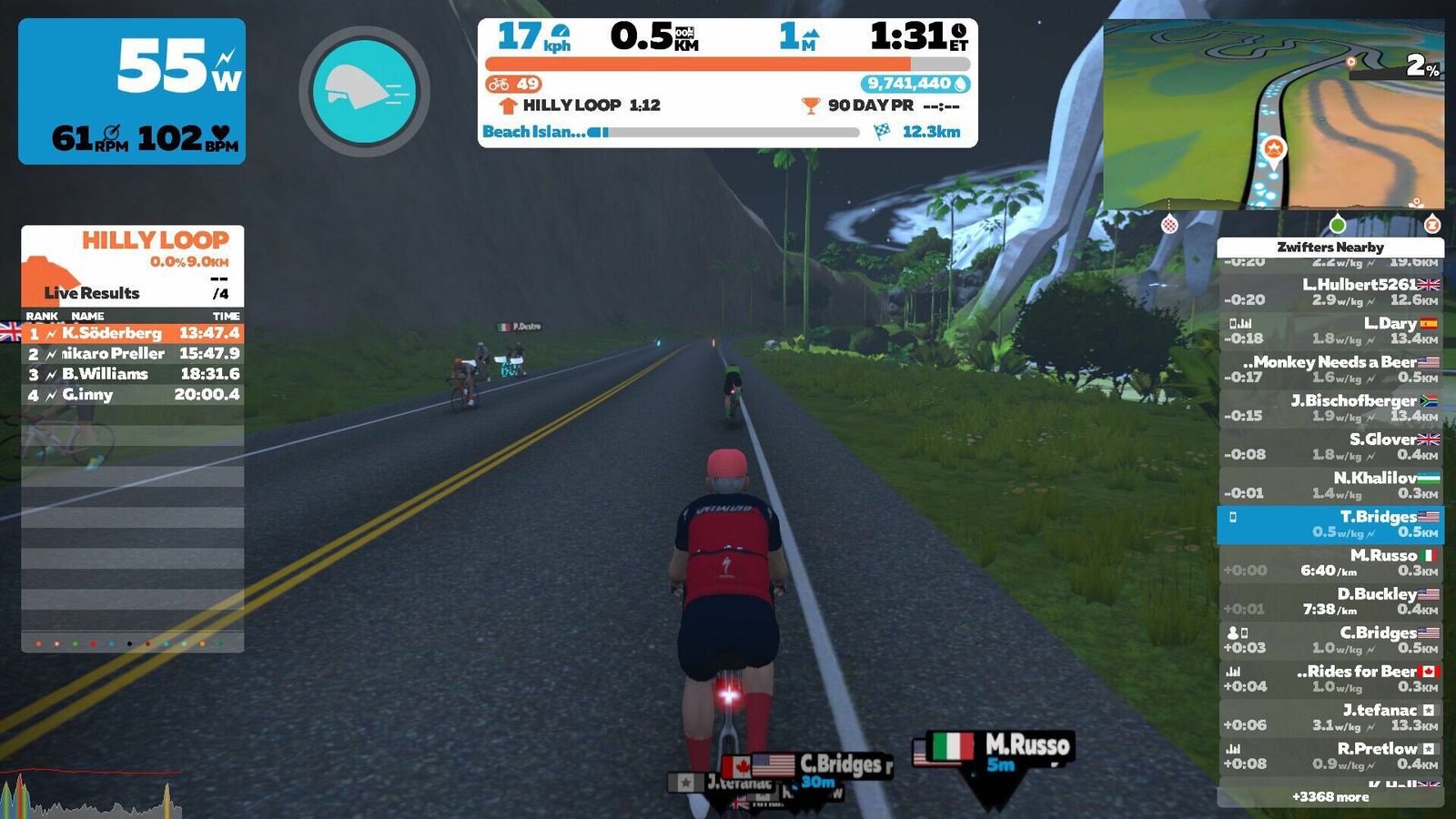Click the Beach Island route progress bar

(x=728, y=132)
